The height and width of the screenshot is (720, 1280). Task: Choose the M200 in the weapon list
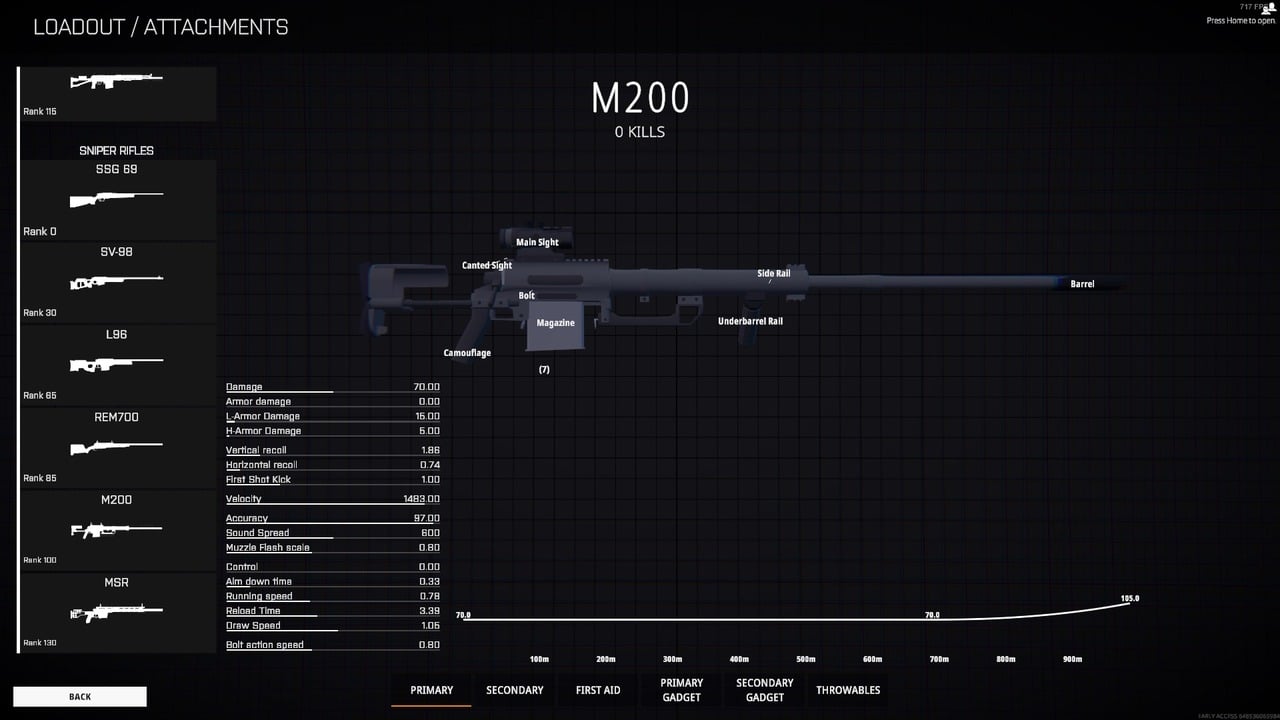117,529
